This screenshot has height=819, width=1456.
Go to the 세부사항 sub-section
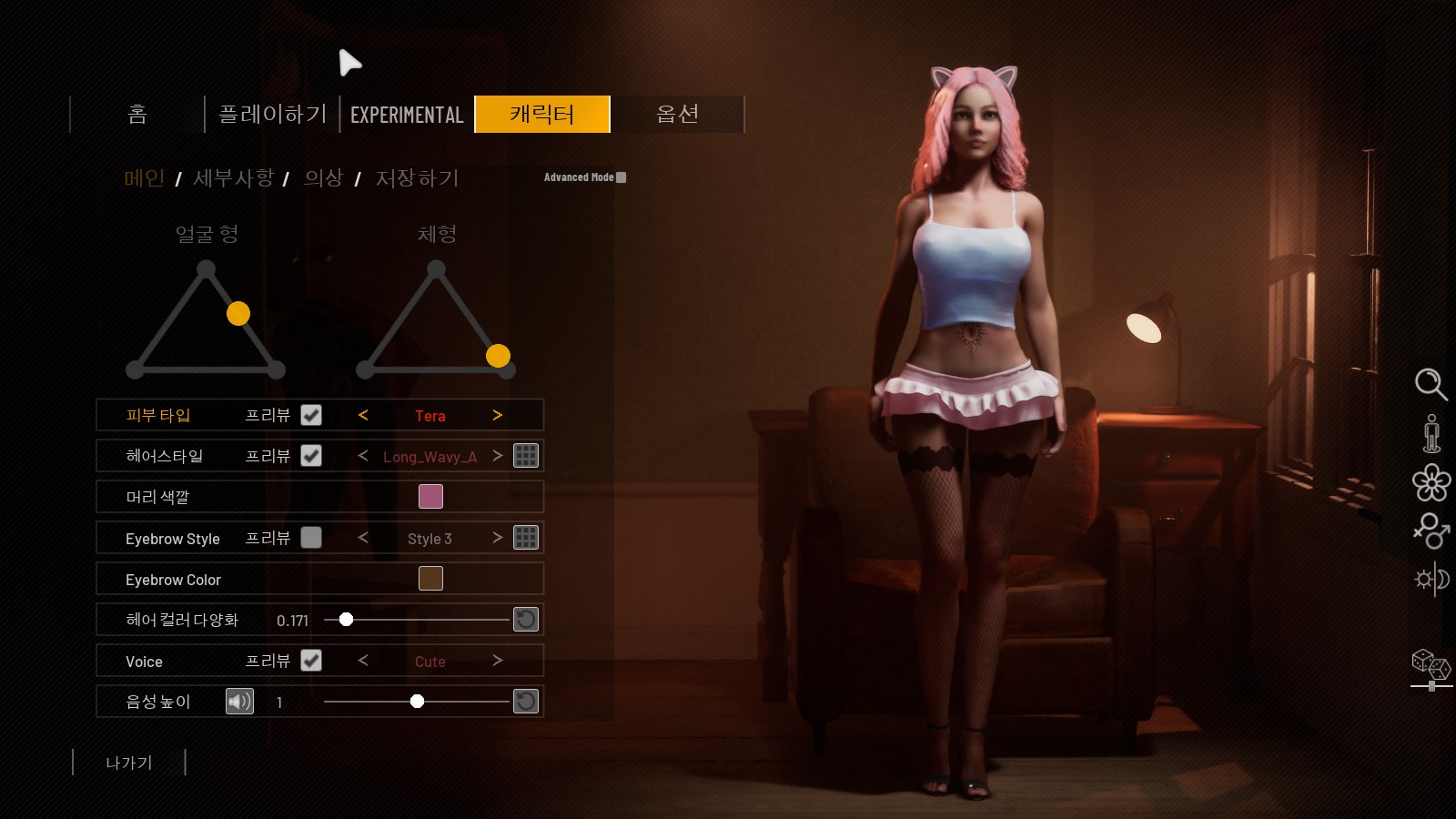233,178
